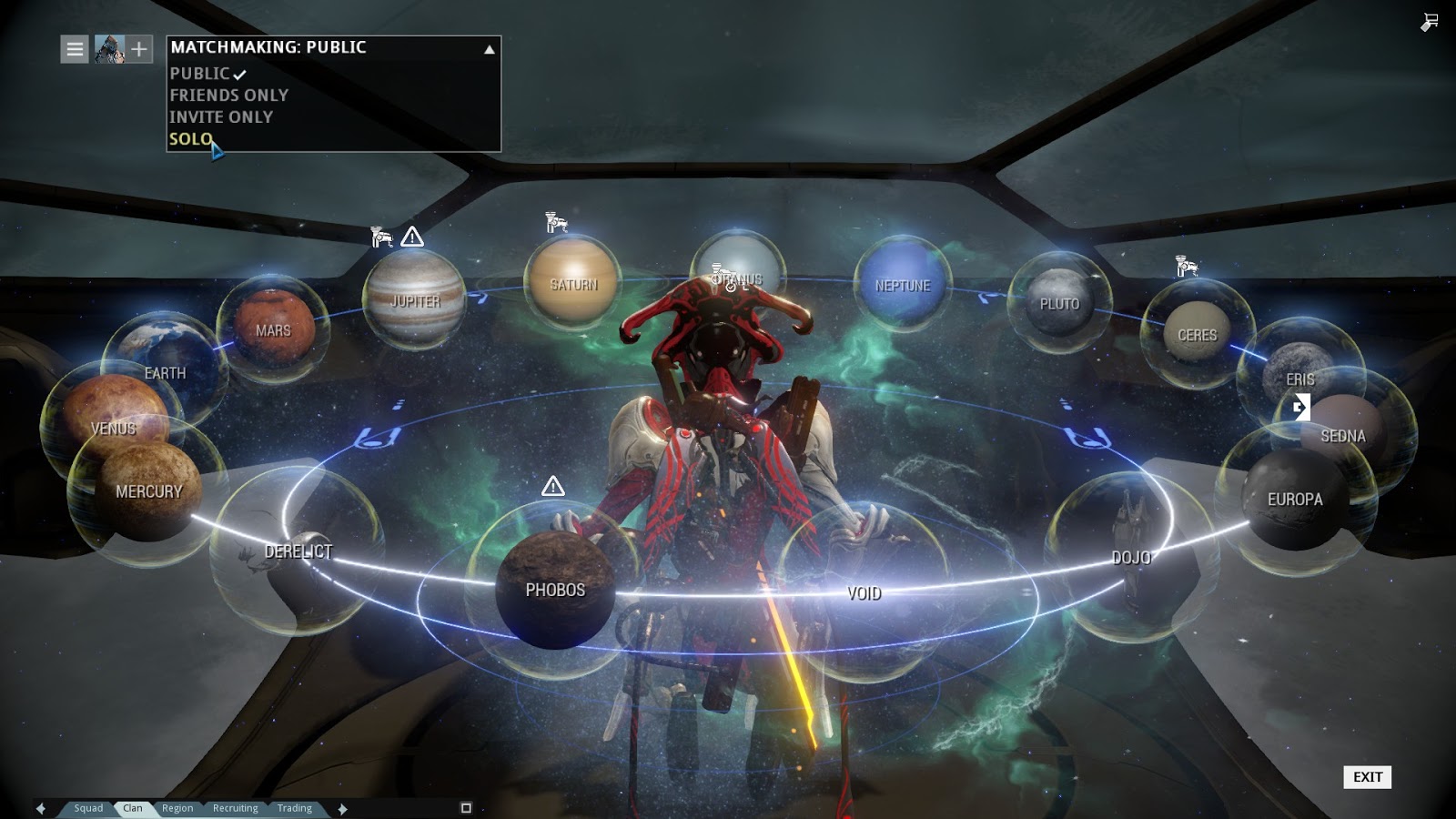
Task: Select the Phobos planet node
Action: point(555,590)
